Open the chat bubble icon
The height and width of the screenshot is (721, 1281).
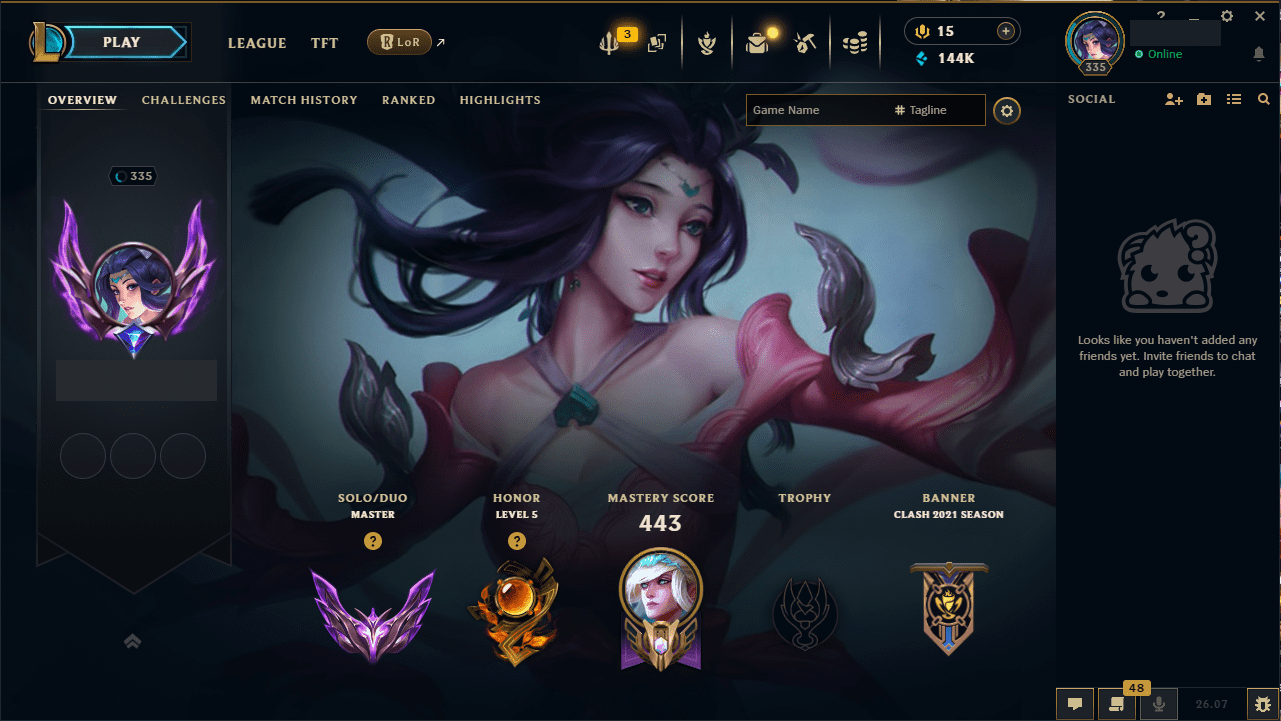(x=1074, y=704)
